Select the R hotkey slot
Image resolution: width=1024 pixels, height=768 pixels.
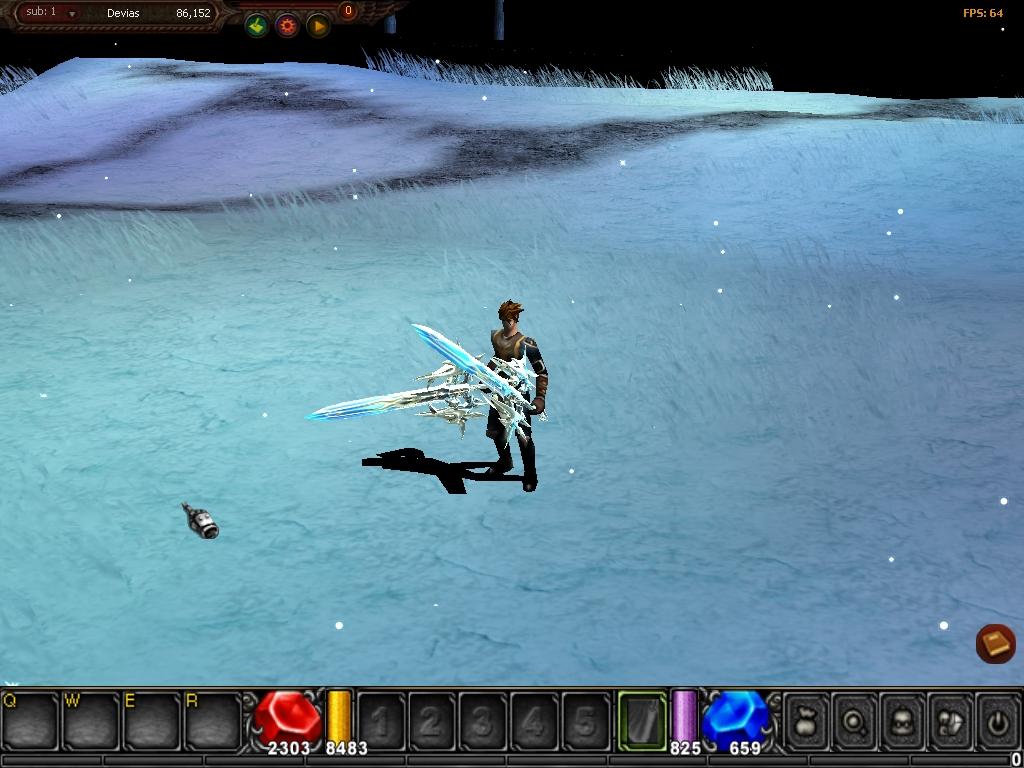pos(214,719)
